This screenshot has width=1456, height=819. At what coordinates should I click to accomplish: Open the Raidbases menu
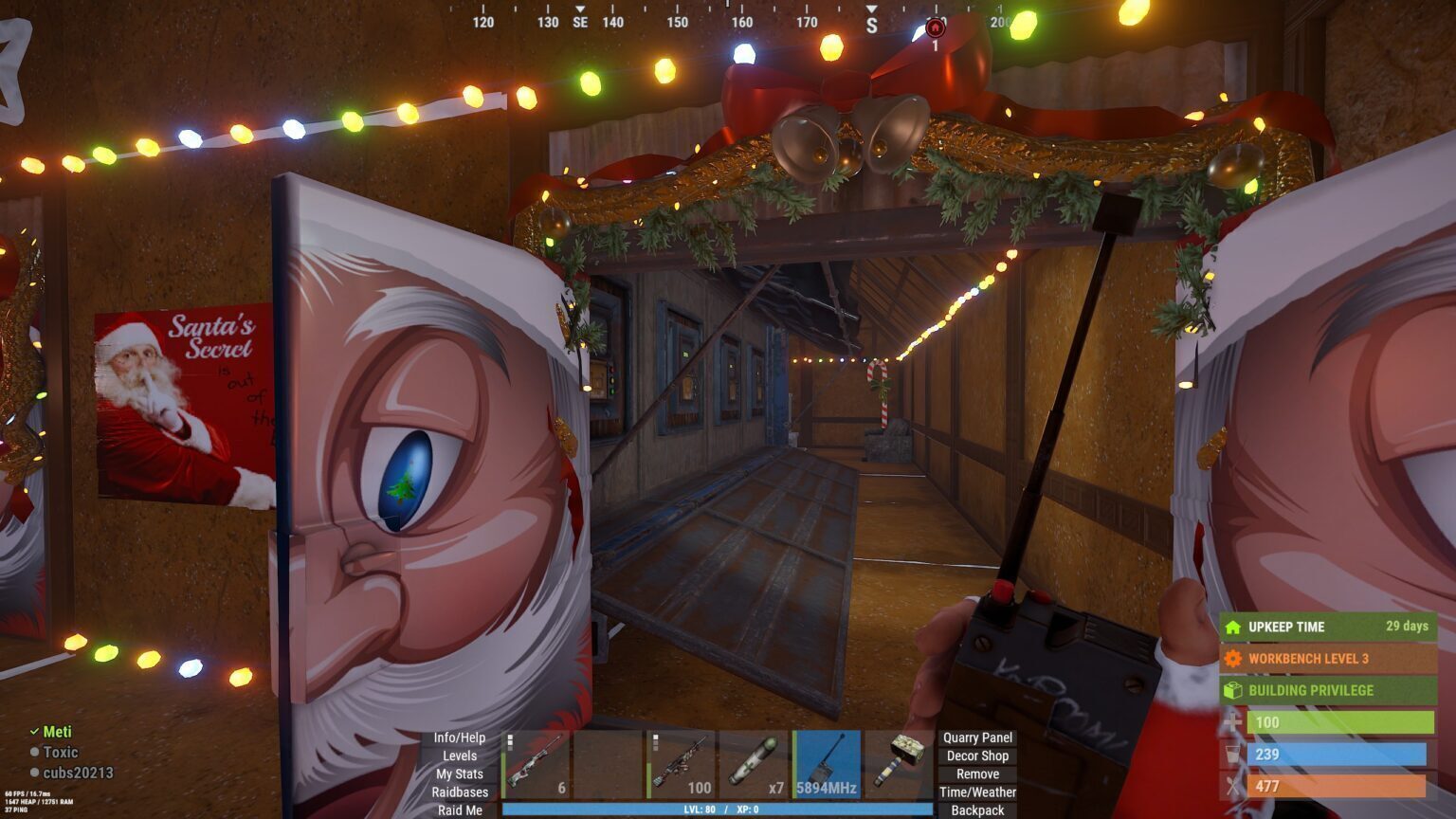(459, 792)
